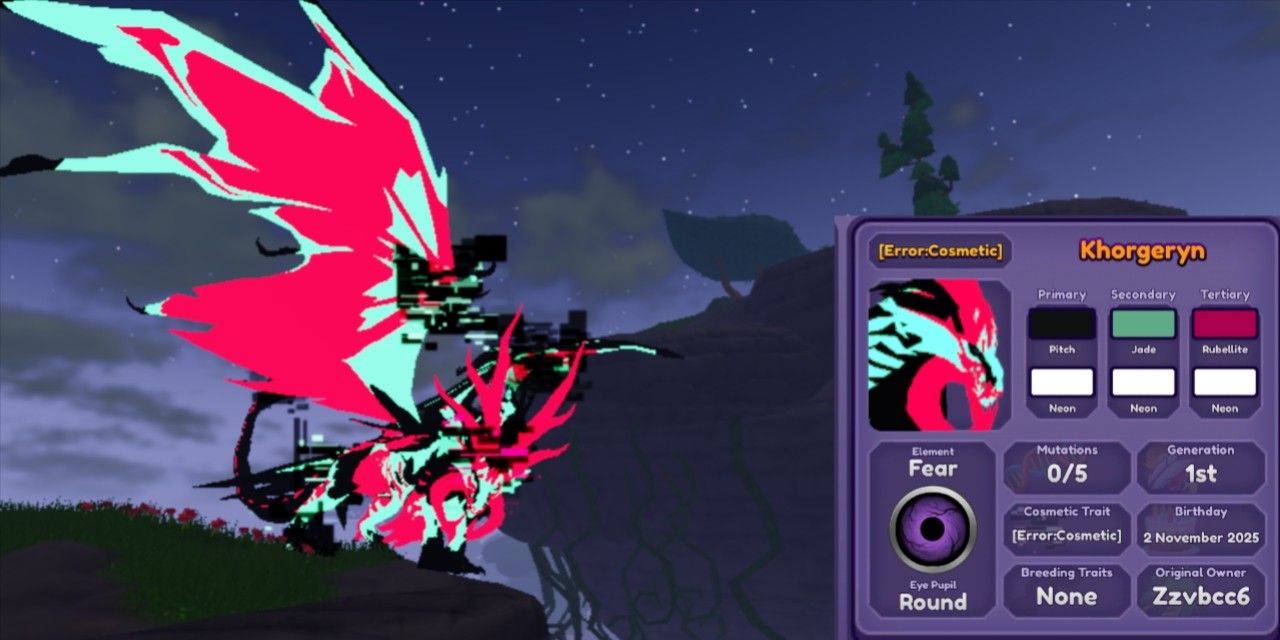Select the [Error:Cosmetic] tag beside the dragon name
This screenshot has width=1280, height=640.
point(939,250)
